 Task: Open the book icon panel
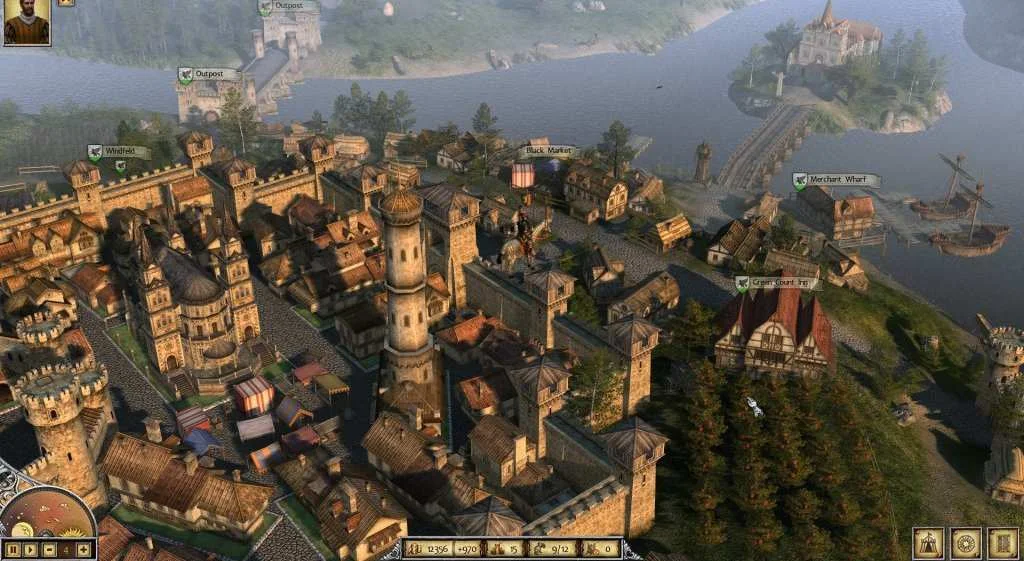(1002, 543)
